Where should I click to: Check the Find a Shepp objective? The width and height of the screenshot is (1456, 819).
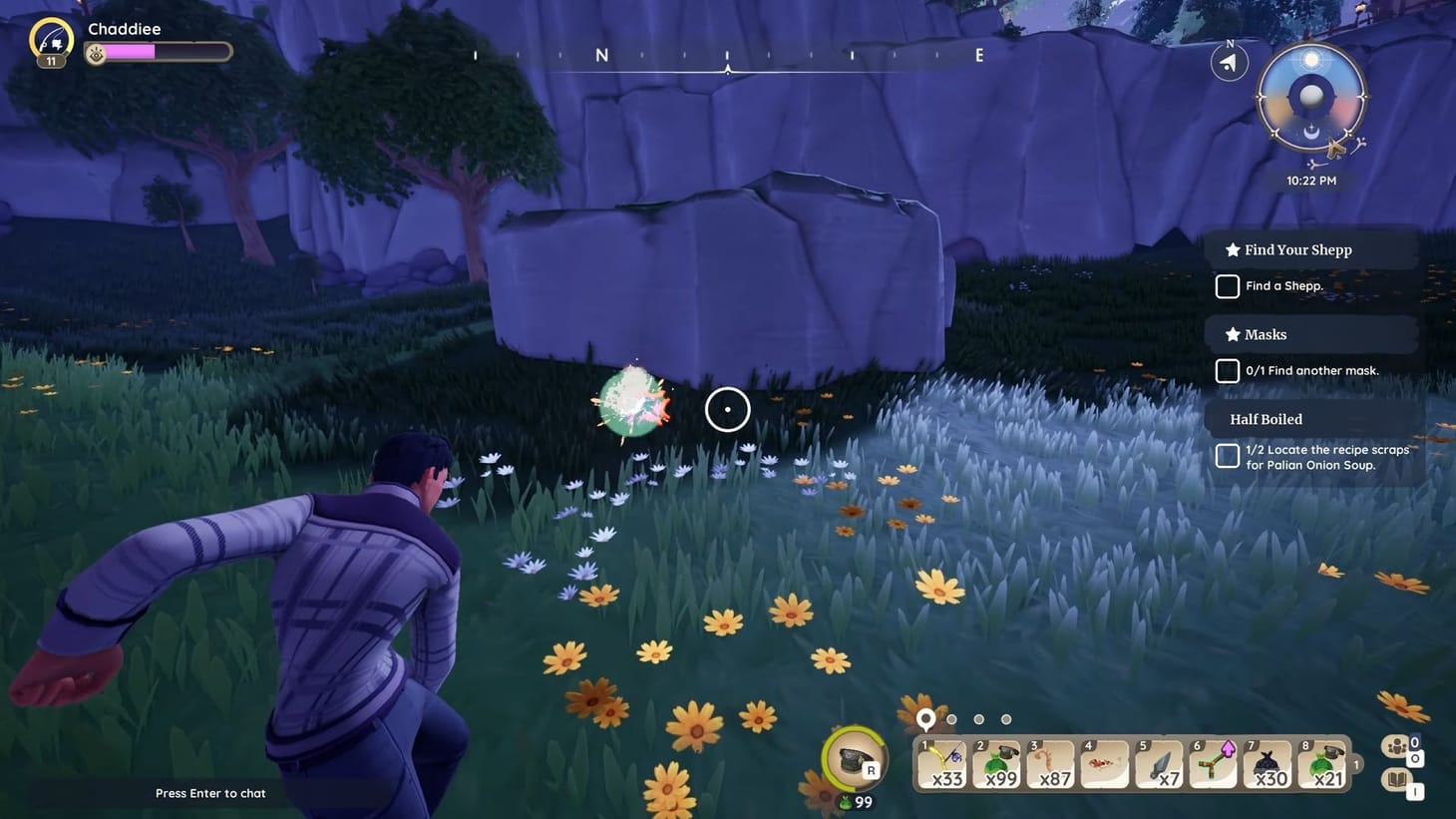pos(1227,286)
